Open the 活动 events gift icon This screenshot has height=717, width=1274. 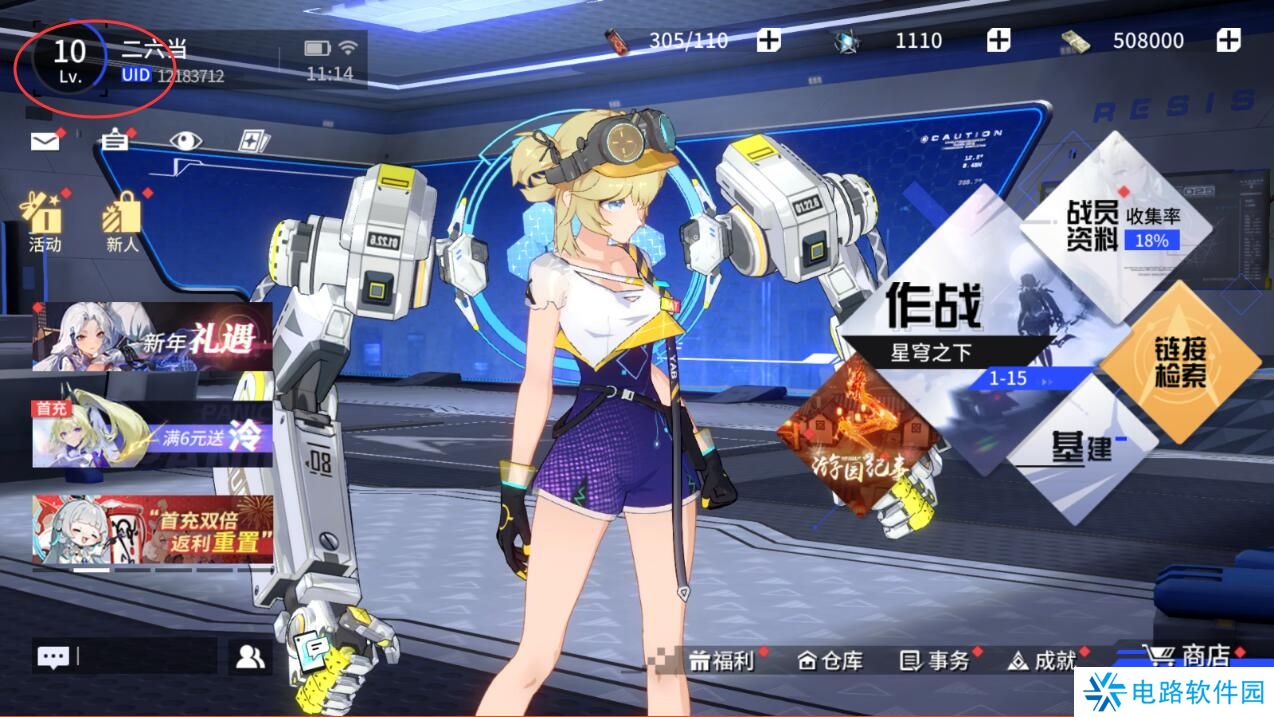[44, 220]
